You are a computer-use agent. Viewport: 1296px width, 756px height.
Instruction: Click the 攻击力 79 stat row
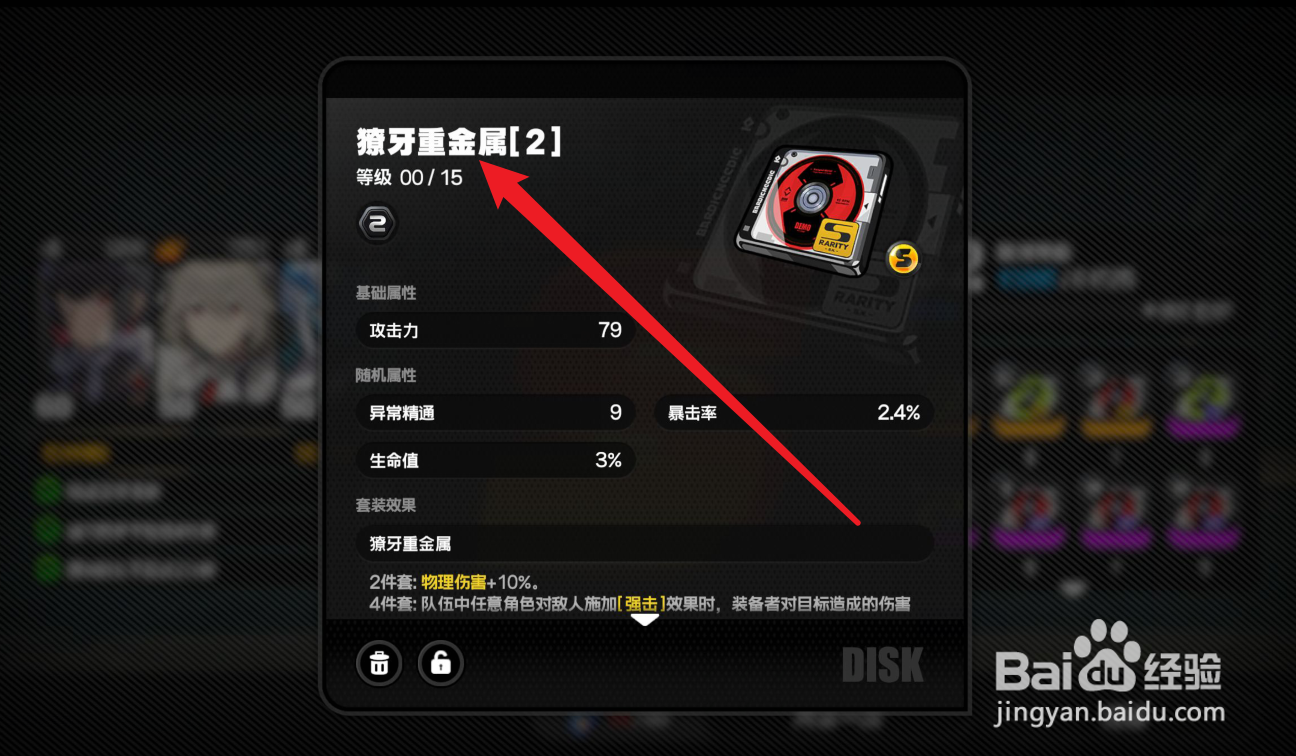click(495, 330)
